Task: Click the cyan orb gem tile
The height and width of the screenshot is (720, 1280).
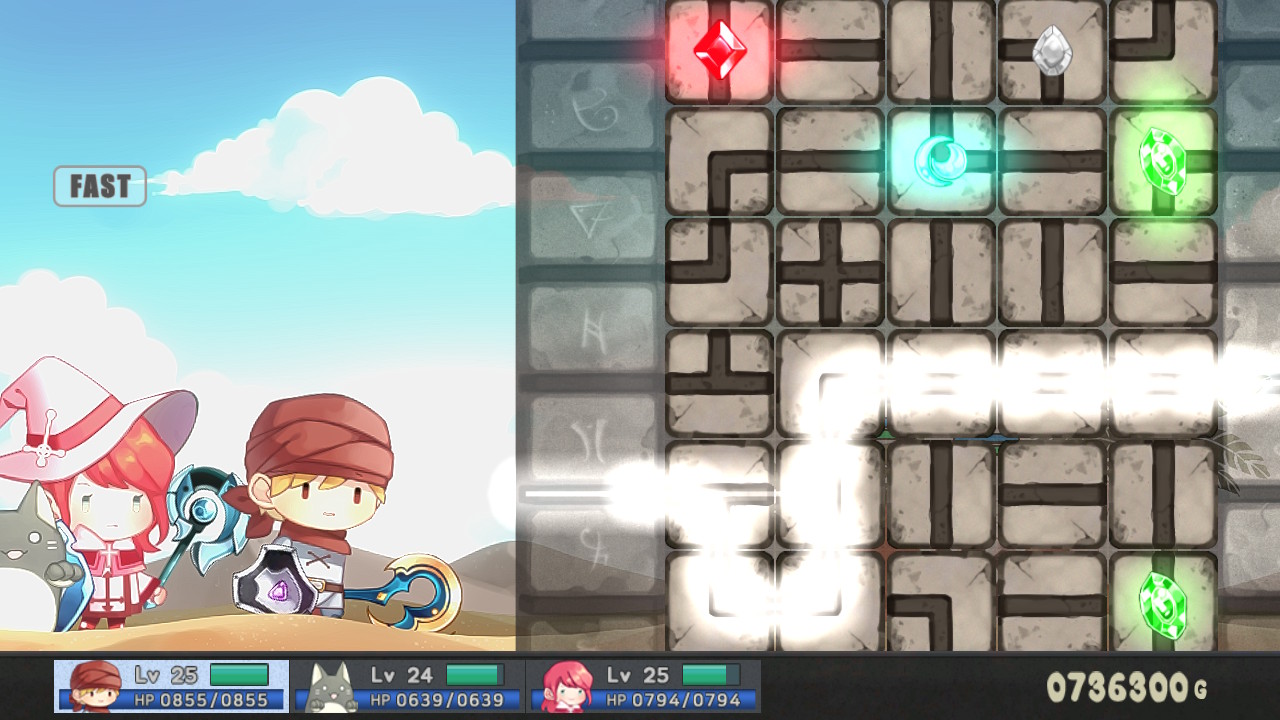Action: click(x=940, y=160)
